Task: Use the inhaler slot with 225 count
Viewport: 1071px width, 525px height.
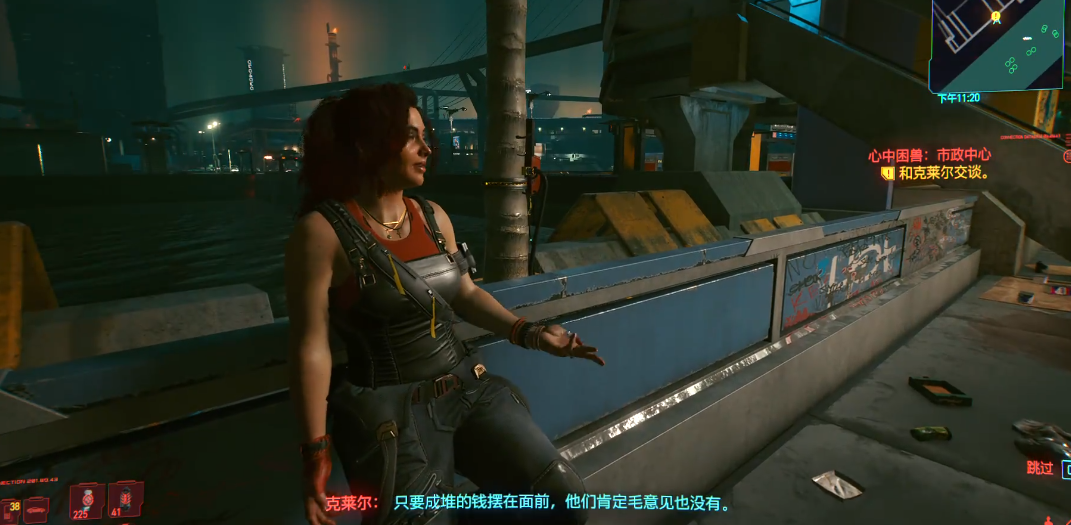Action: coord(87,500)
